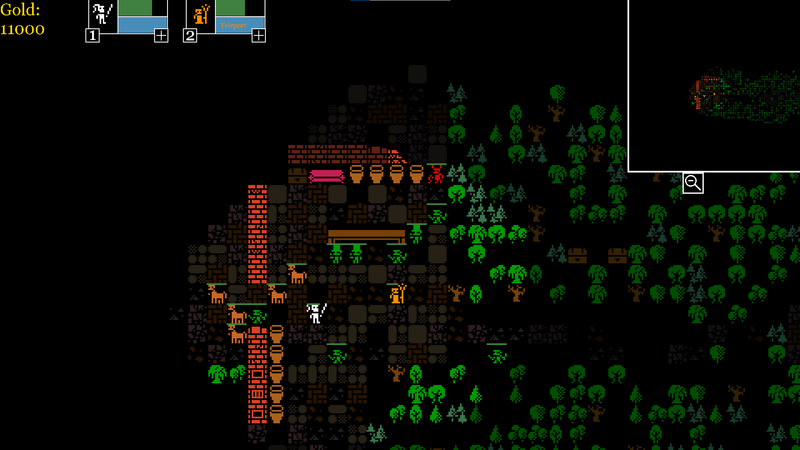The width and height of the screenshot is (800, 450).
Task: Open plus button on hero 1 panel
Action: click(161, 36)
